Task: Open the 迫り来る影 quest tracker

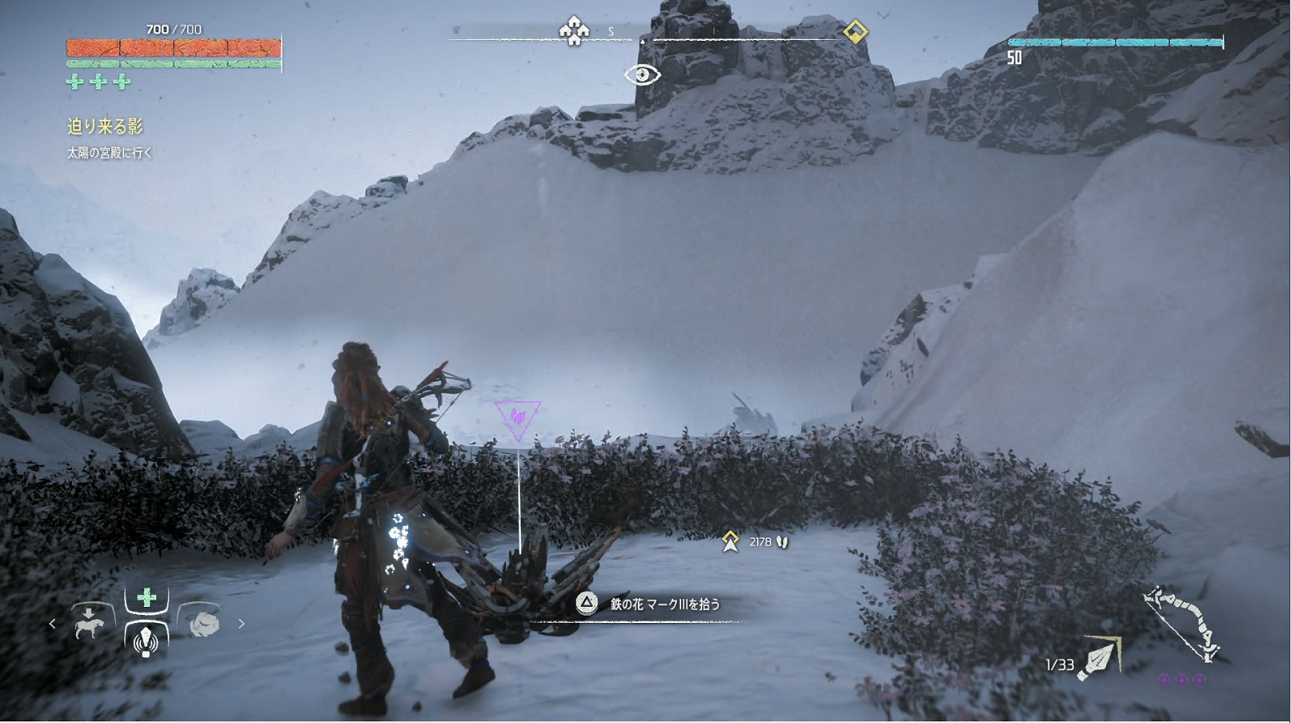Action: (x=105, y=126)
